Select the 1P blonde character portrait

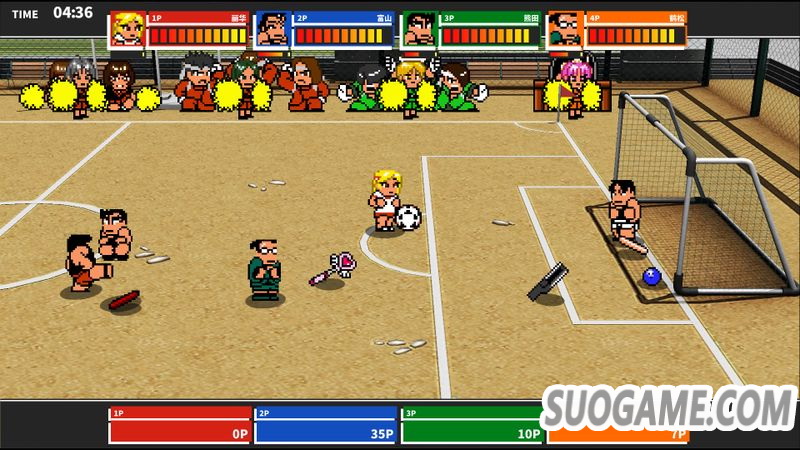(x=127, y=29)
